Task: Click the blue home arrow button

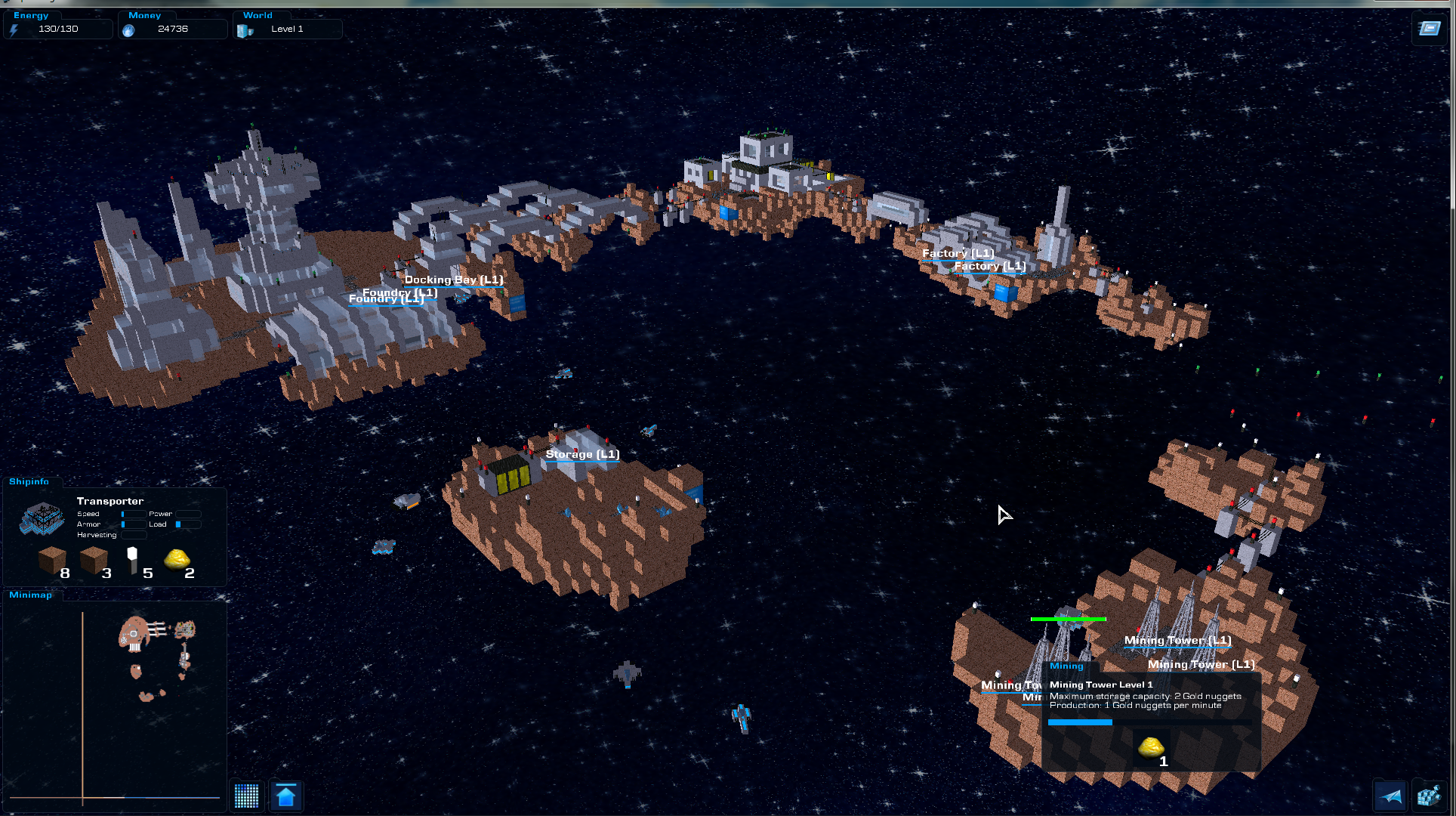Action: tap(286, 796)
